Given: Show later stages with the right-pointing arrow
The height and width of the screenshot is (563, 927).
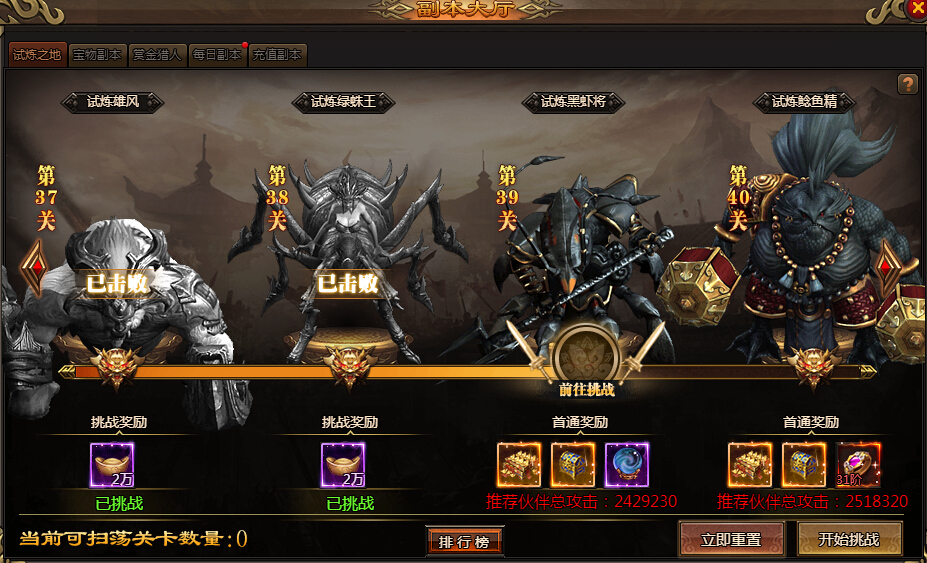Looking at the screenshot, I should click(x=889, y=268).
